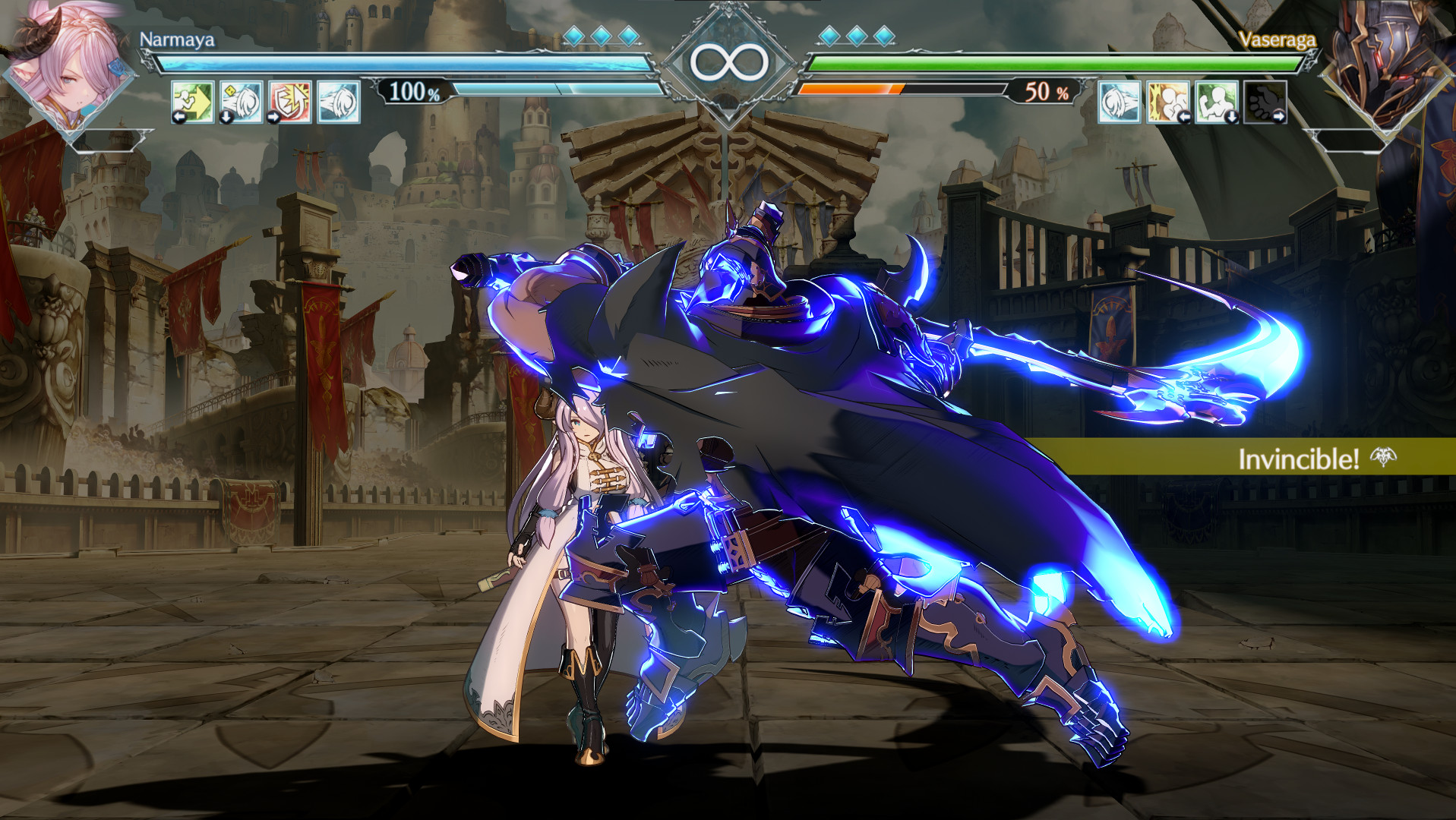Trigger Narmaya's red shield-burst skill icon

(290, 102)
